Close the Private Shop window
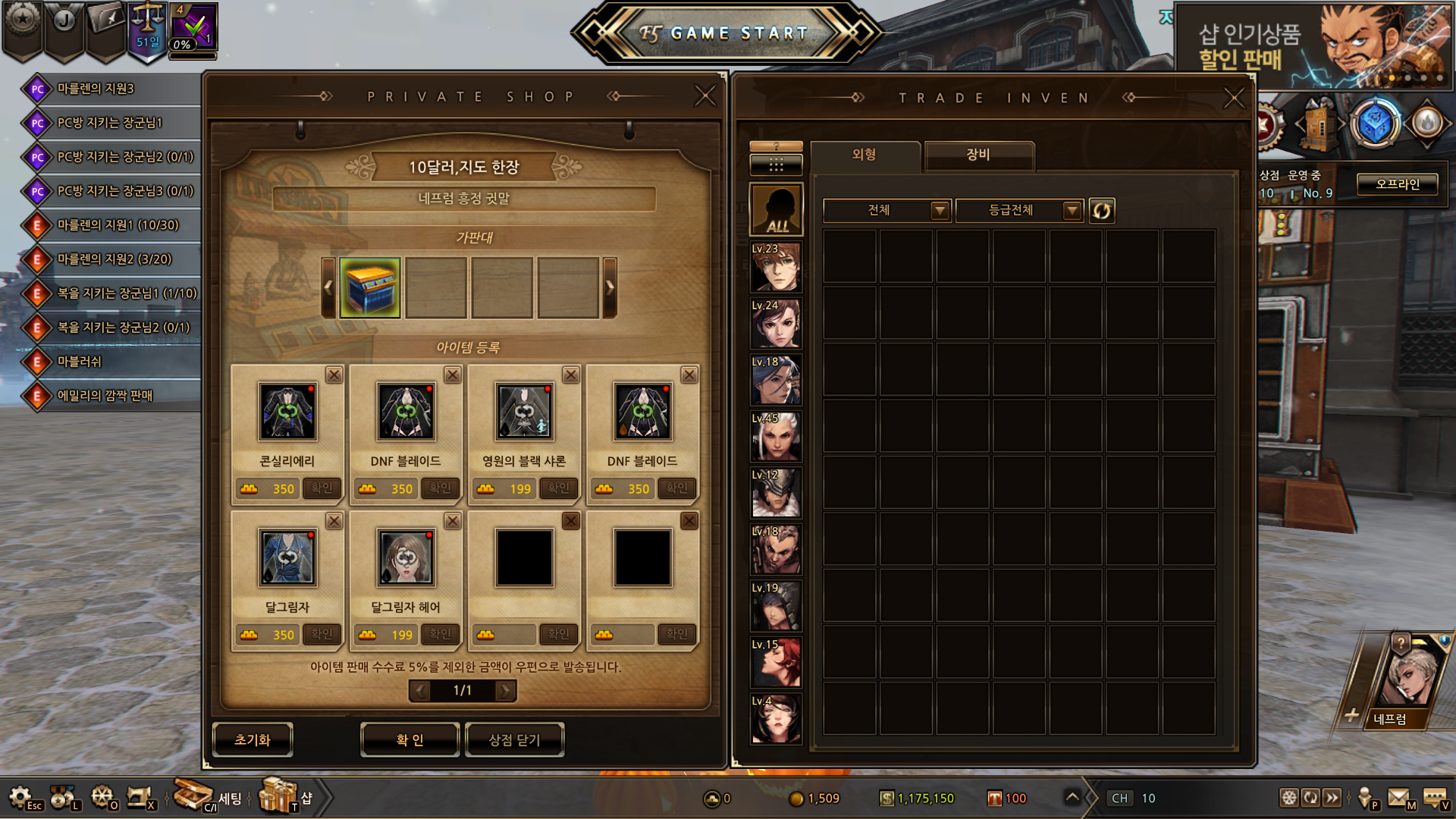 click(x=705, y=96)
